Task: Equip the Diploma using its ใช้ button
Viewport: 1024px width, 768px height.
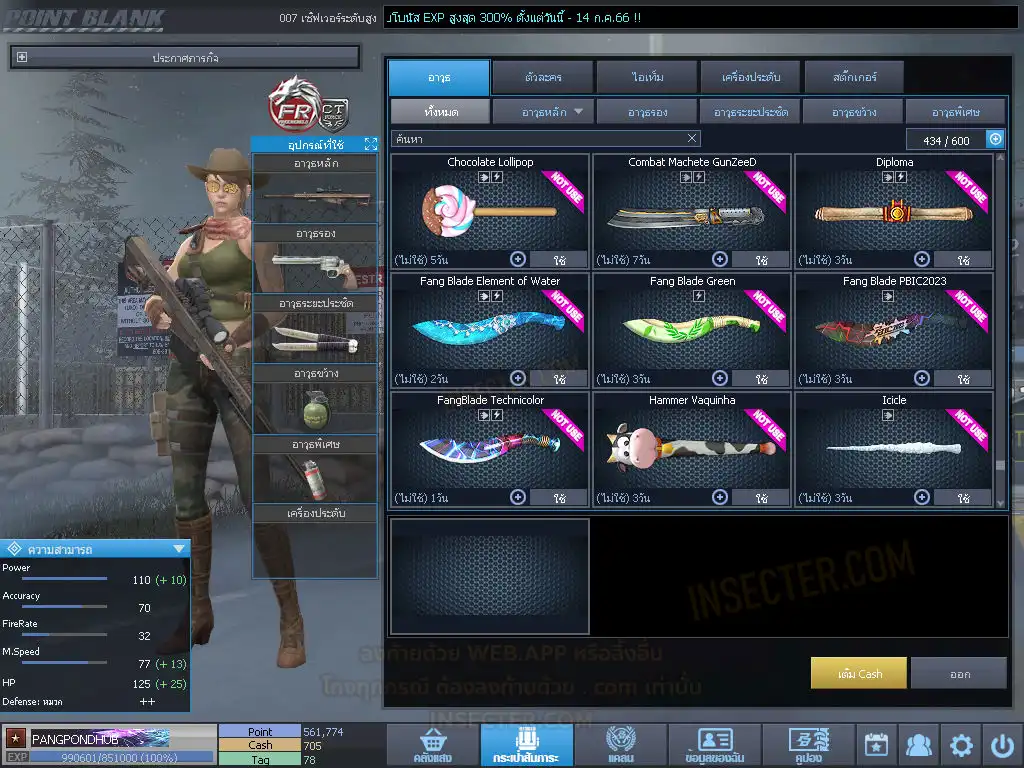Action: (962, 260)
